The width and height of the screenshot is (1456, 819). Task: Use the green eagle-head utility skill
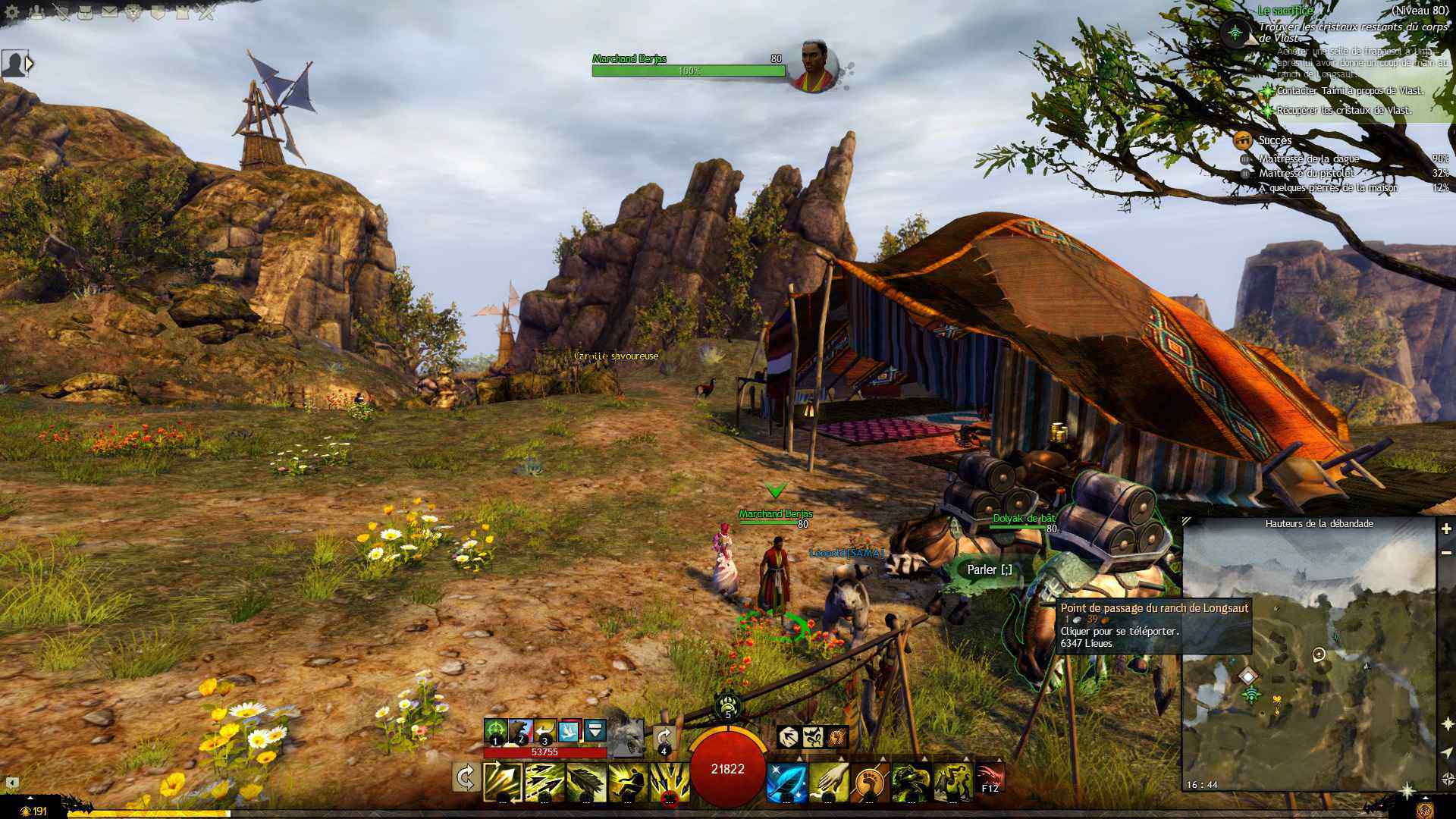[910, 783]
